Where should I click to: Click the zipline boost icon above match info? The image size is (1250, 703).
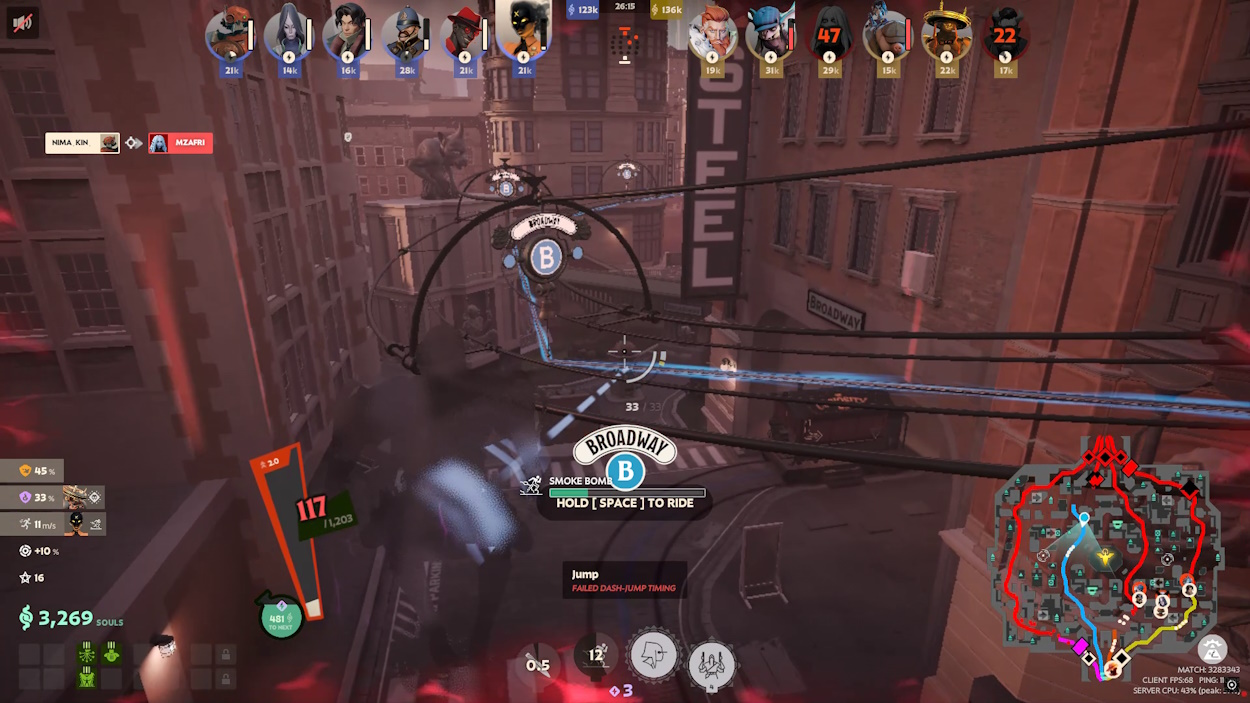point(1212,649)
